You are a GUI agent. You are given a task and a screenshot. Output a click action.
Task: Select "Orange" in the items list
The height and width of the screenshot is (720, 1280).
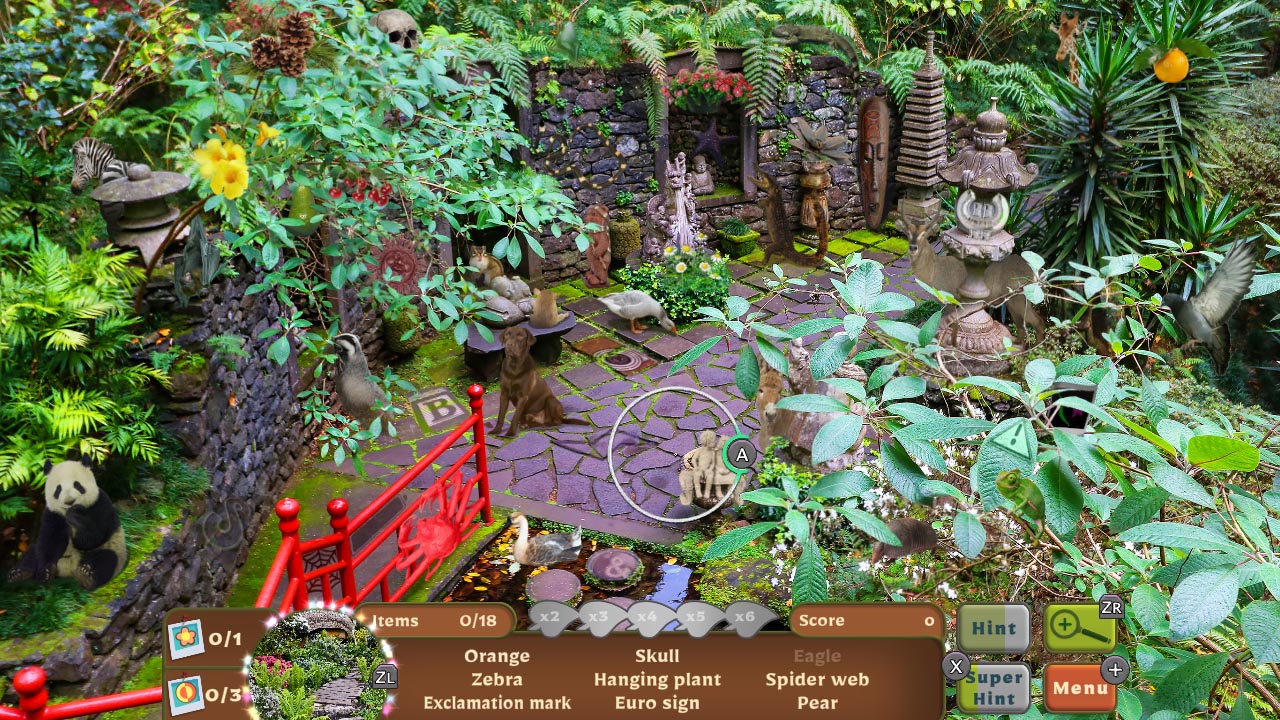coord(497,656)
